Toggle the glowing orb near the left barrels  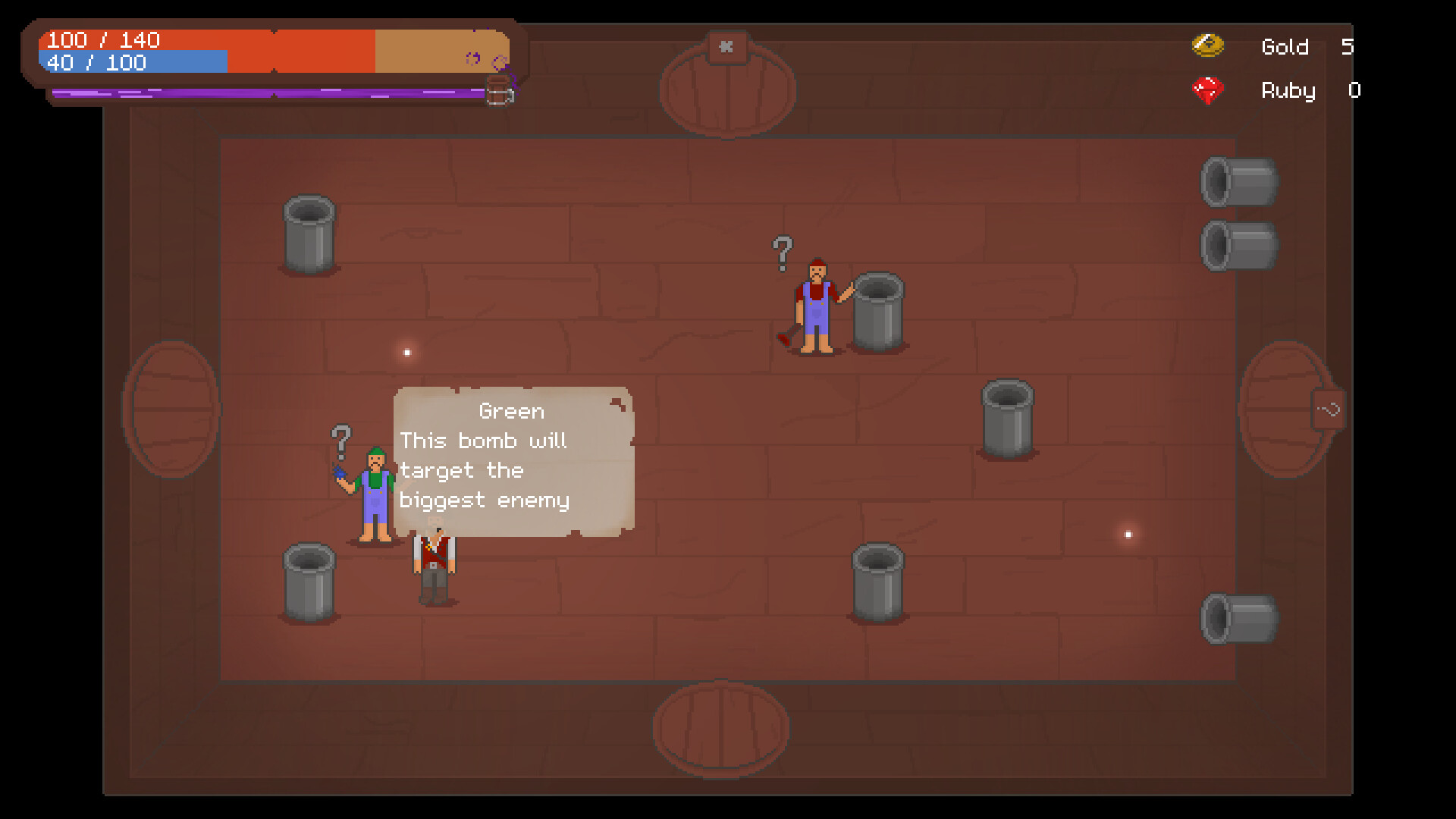point(406,353)
